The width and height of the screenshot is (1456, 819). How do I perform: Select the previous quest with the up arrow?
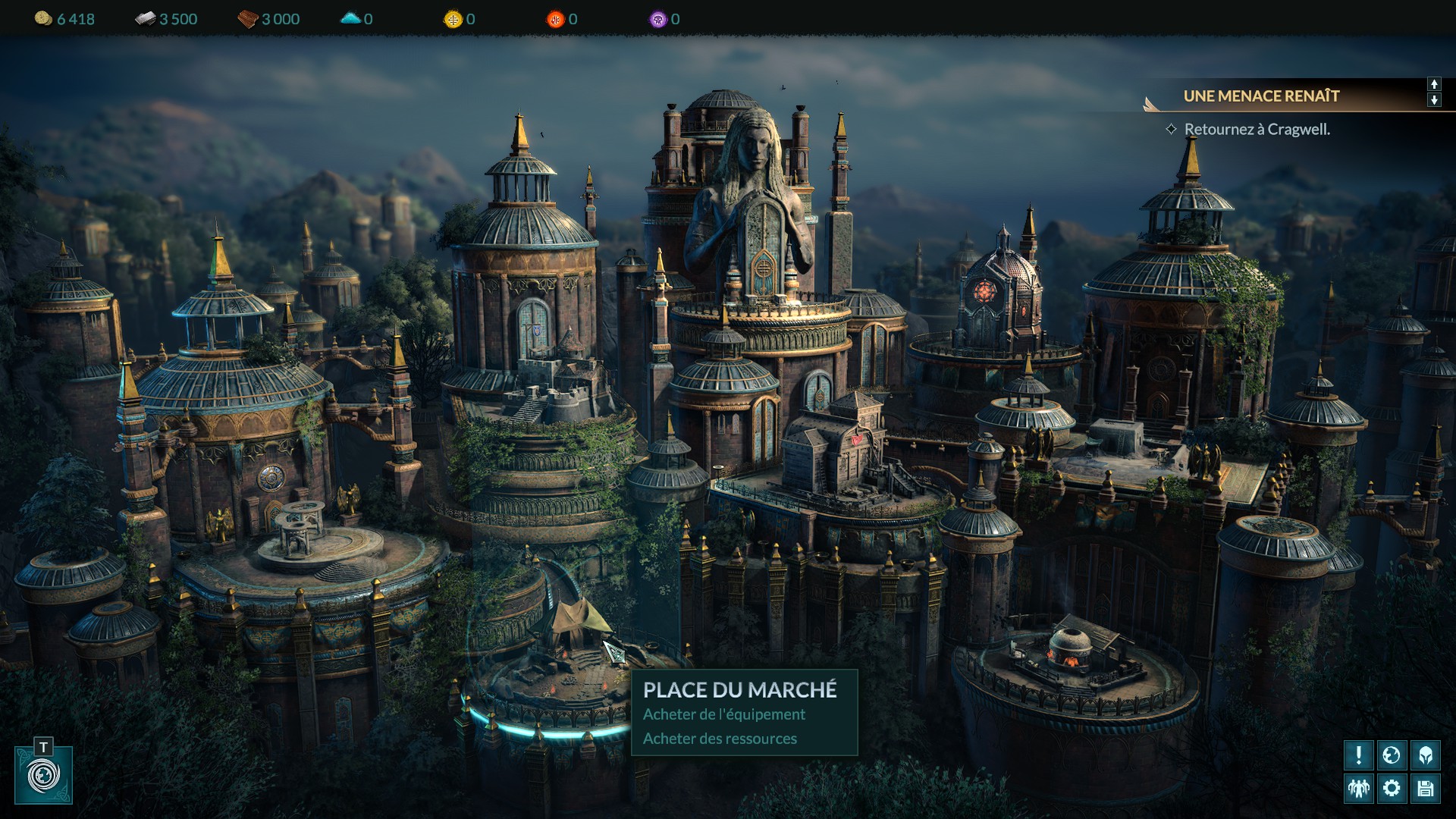pyautogui.click(x=1434, y=84)
